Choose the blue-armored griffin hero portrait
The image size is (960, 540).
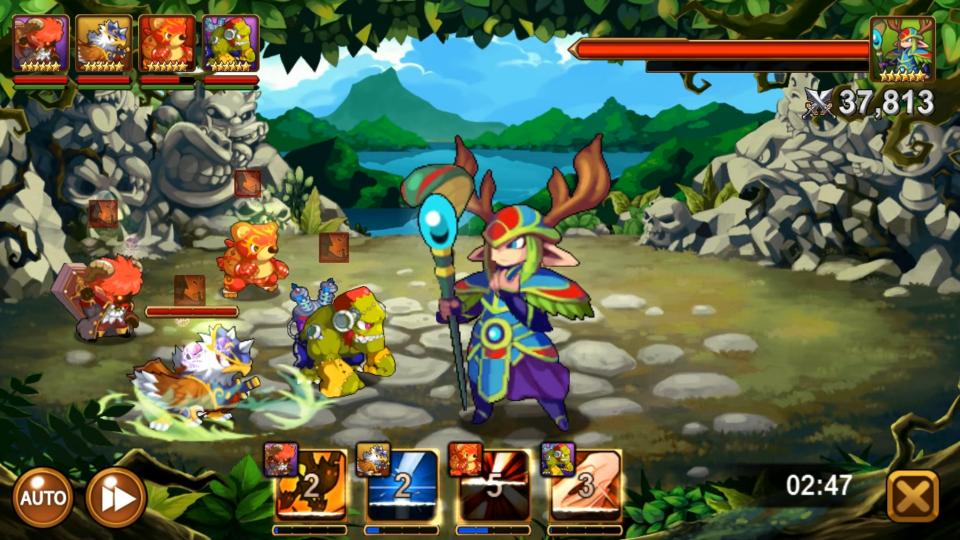point(104,44)
